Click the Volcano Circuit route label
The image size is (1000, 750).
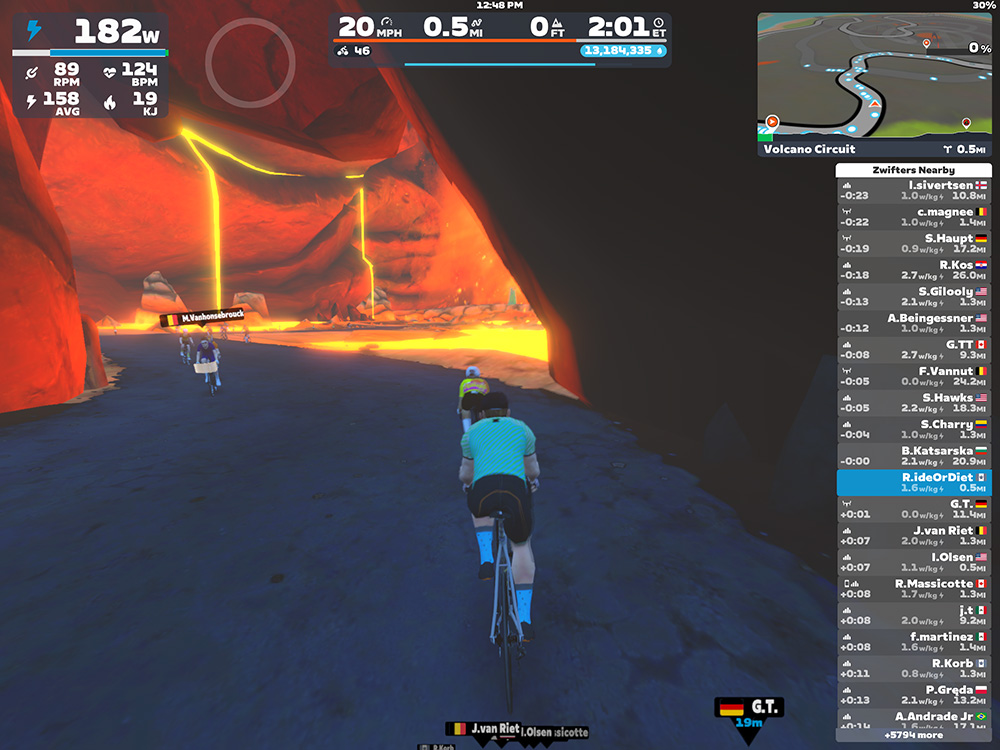(x=810, y=149)
